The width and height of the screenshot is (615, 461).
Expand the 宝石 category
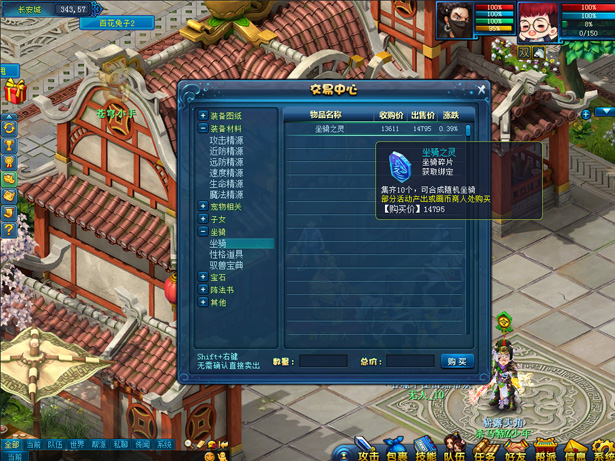[203, 278]
